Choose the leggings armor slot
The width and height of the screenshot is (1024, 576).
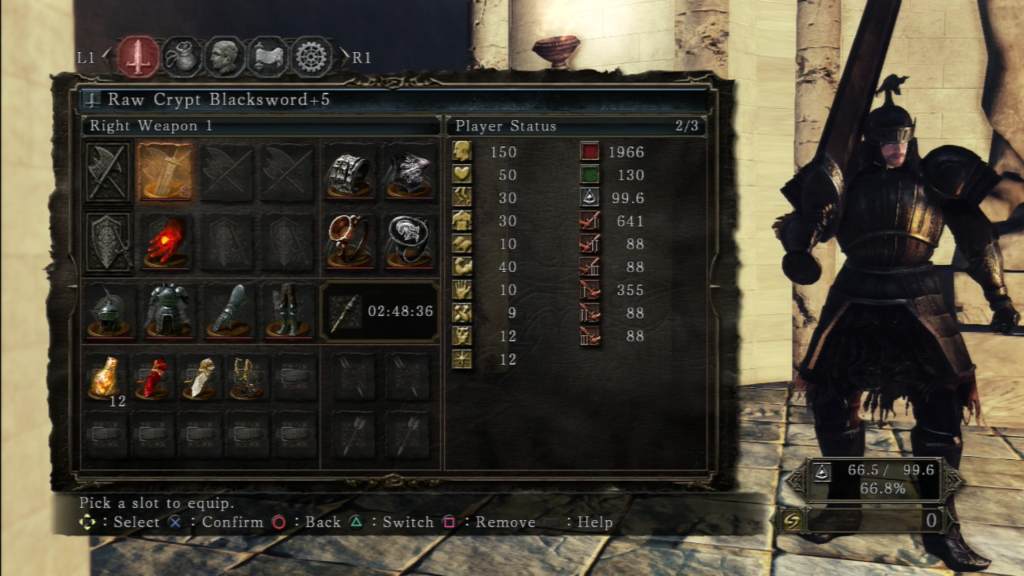pos(286,311)
